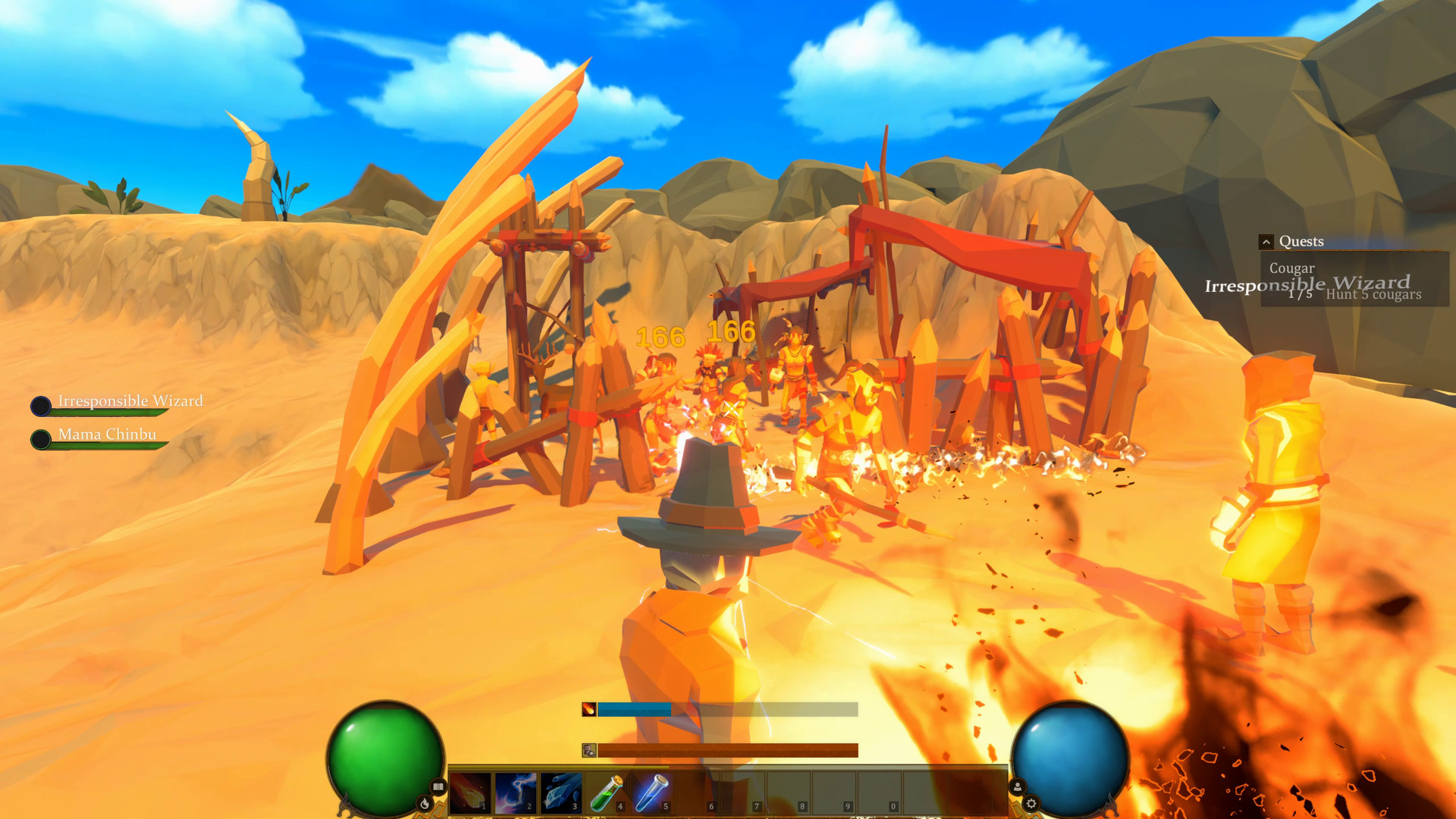Click the green health orb
Image resolution: width=1456 pixels, height=819 pixels.
(387, 758)
